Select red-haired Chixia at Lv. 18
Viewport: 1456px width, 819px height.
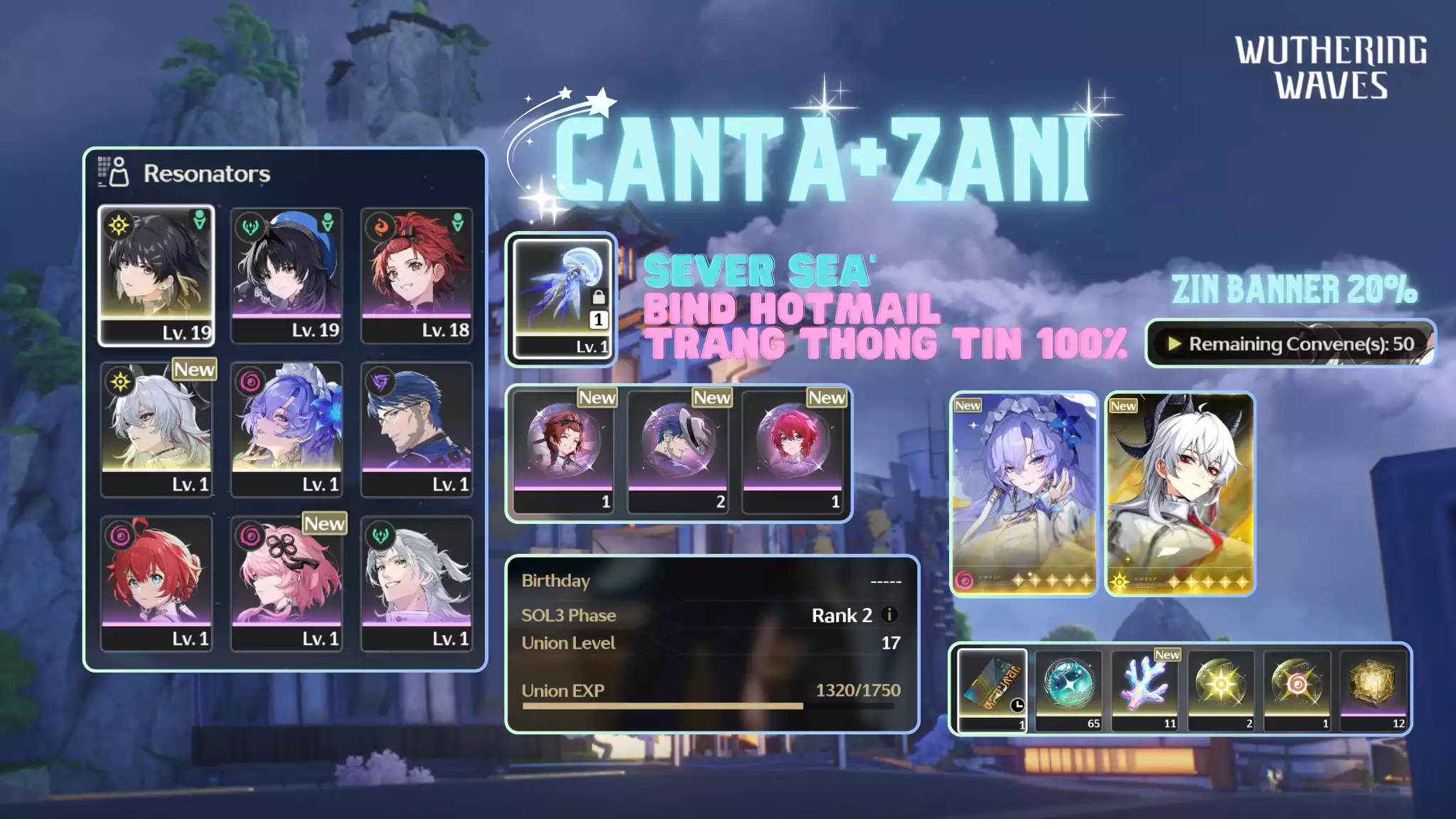click(417, 275)
